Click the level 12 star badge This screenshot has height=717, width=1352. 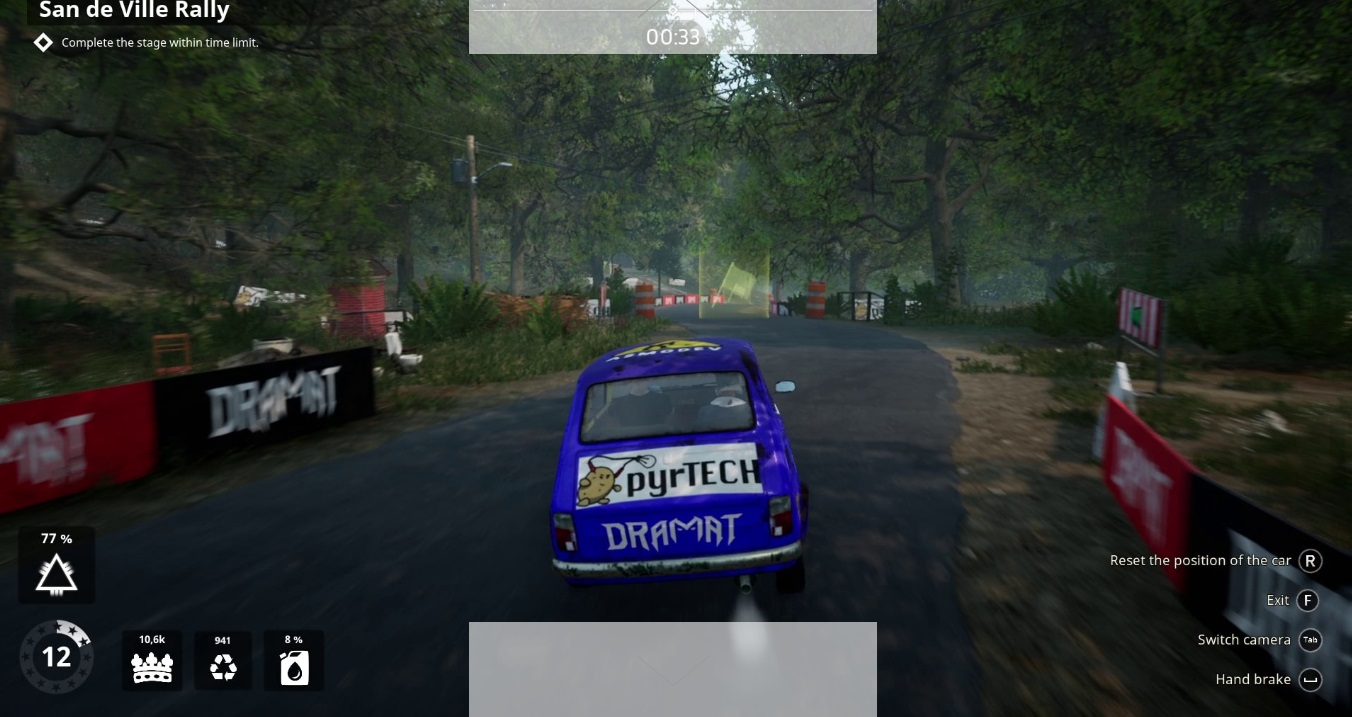(x=56, y=656)
